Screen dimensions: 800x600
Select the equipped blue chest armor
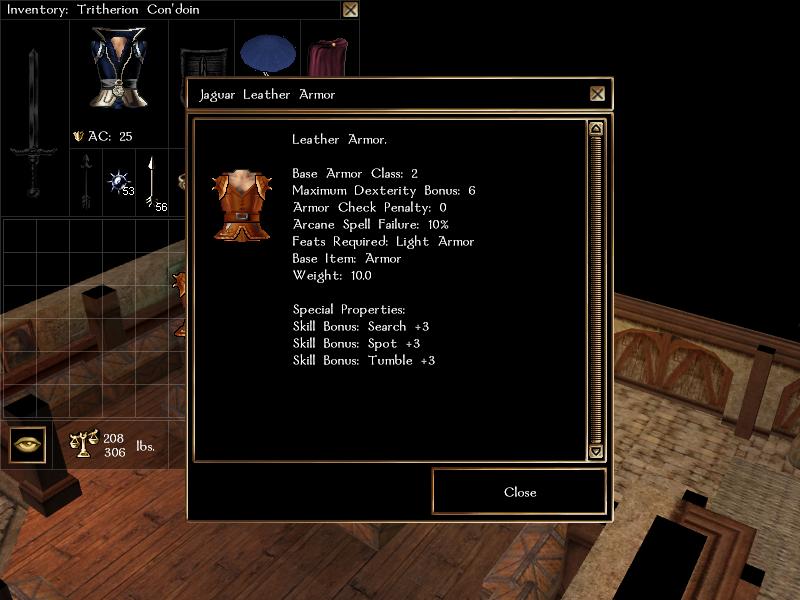point(117,68)
